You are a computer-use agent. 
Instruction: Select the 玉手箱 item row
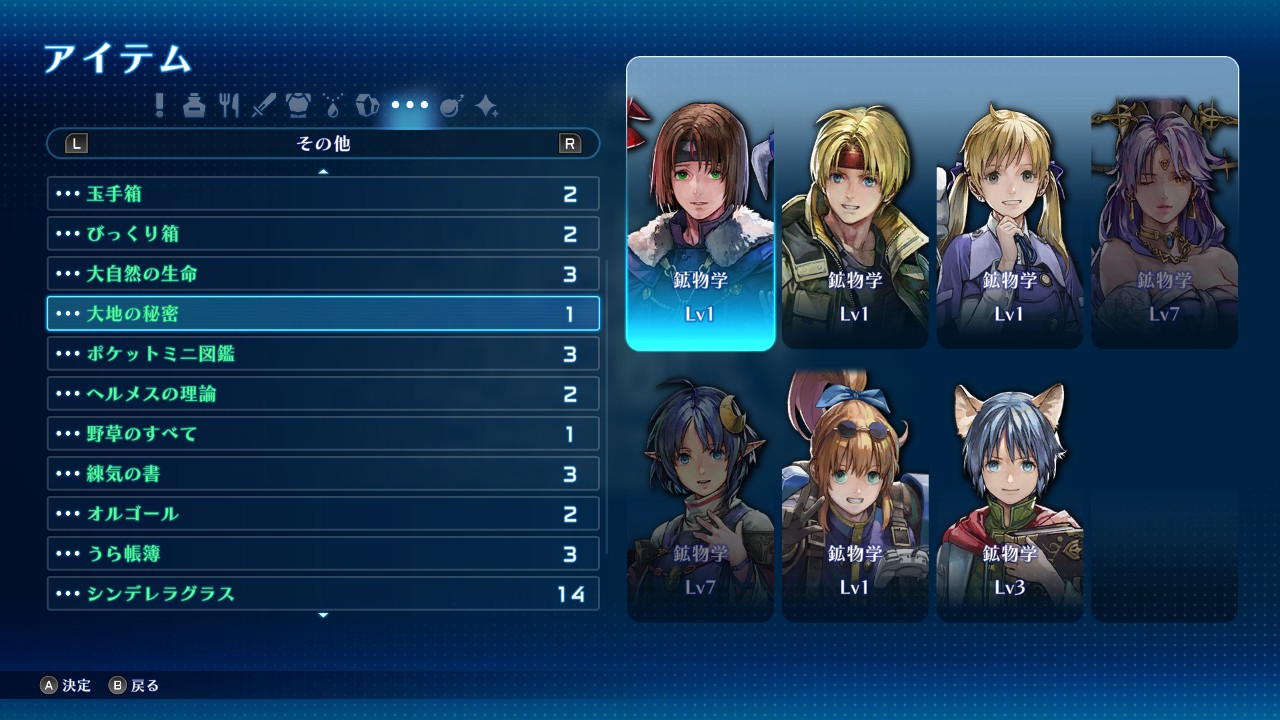point(323,194)
